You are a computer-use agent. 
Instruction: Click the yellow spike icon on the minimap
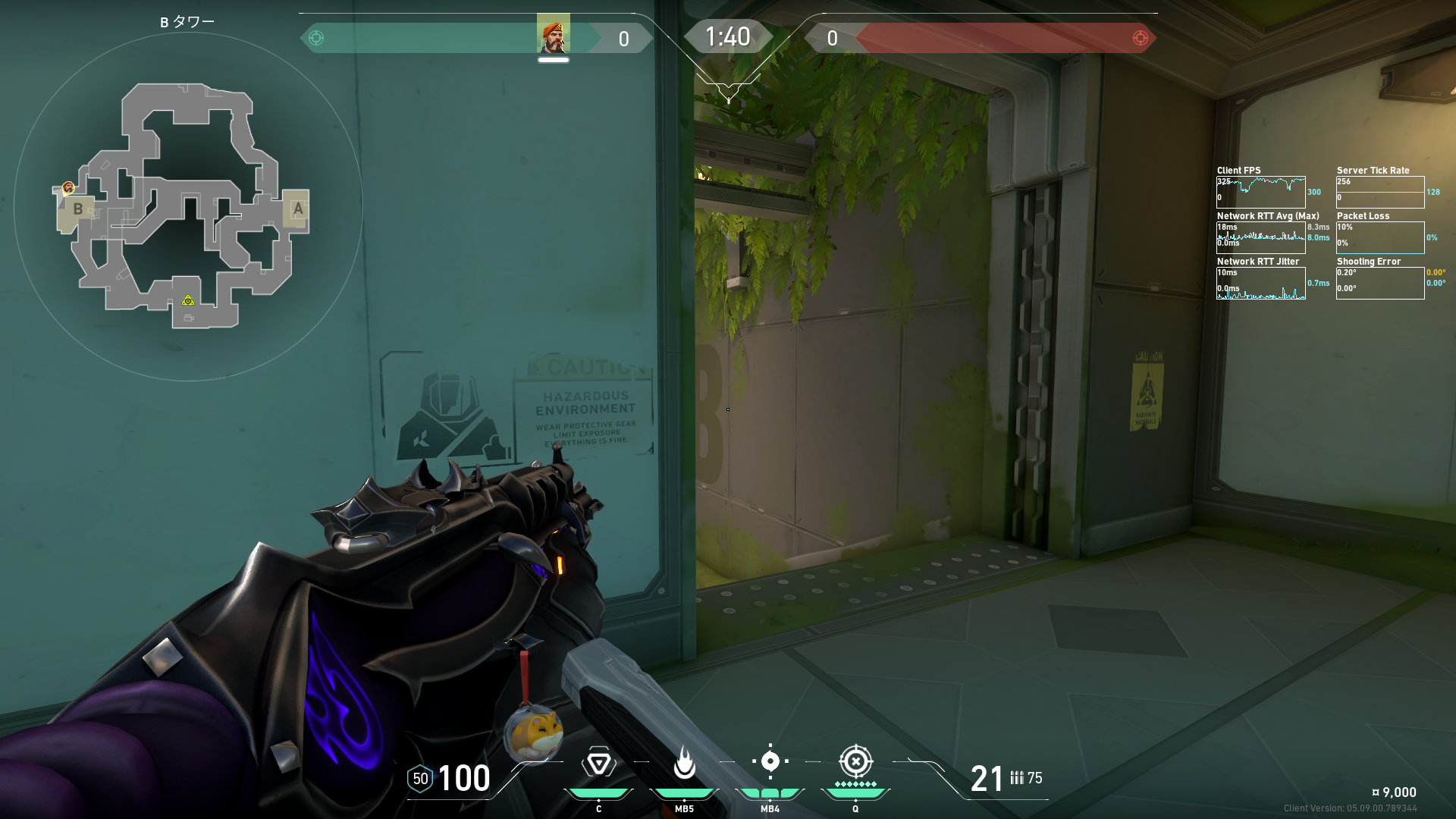(188, 301)
